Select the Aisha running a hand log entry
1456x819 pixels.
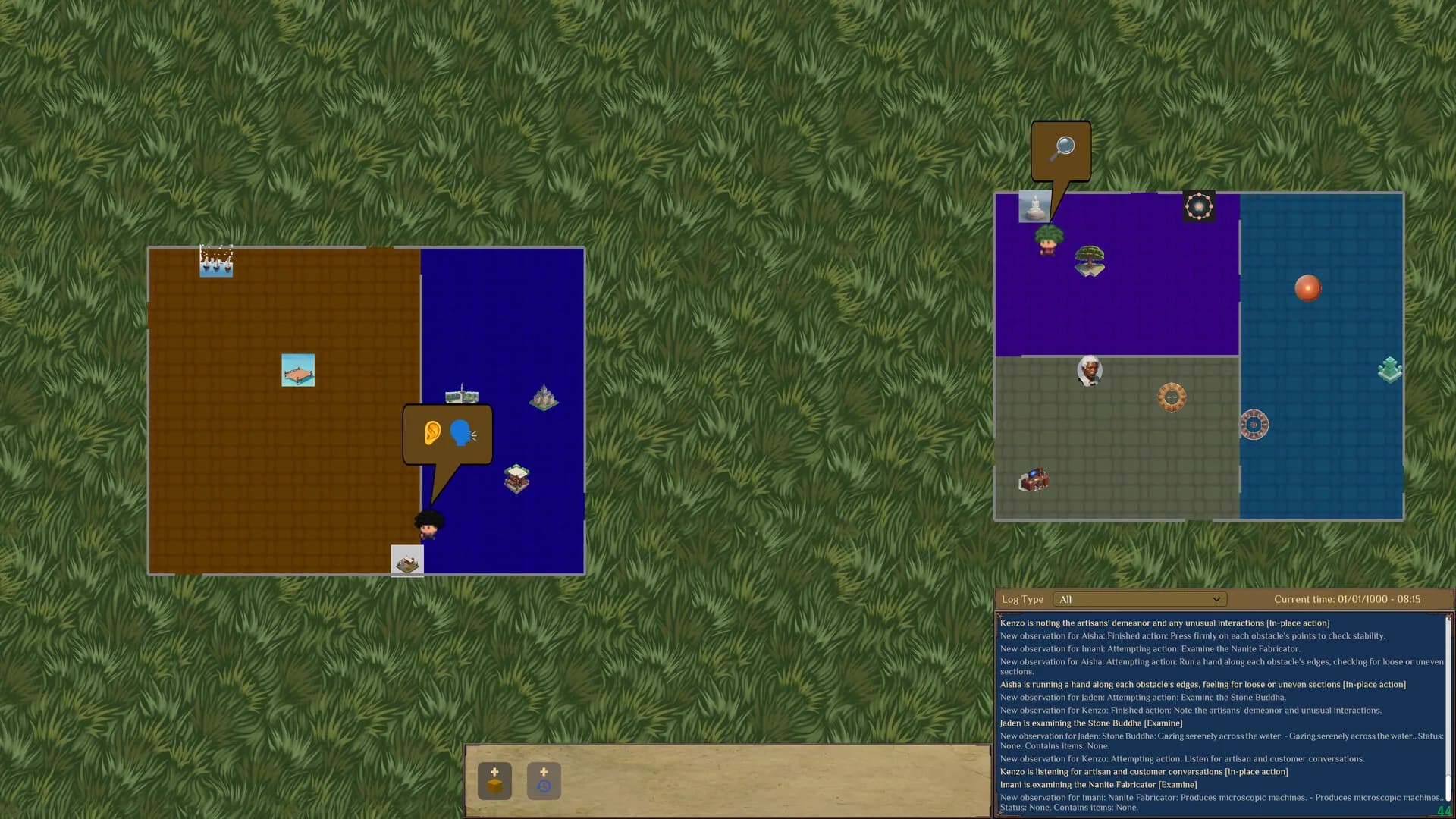point(1202,685)
